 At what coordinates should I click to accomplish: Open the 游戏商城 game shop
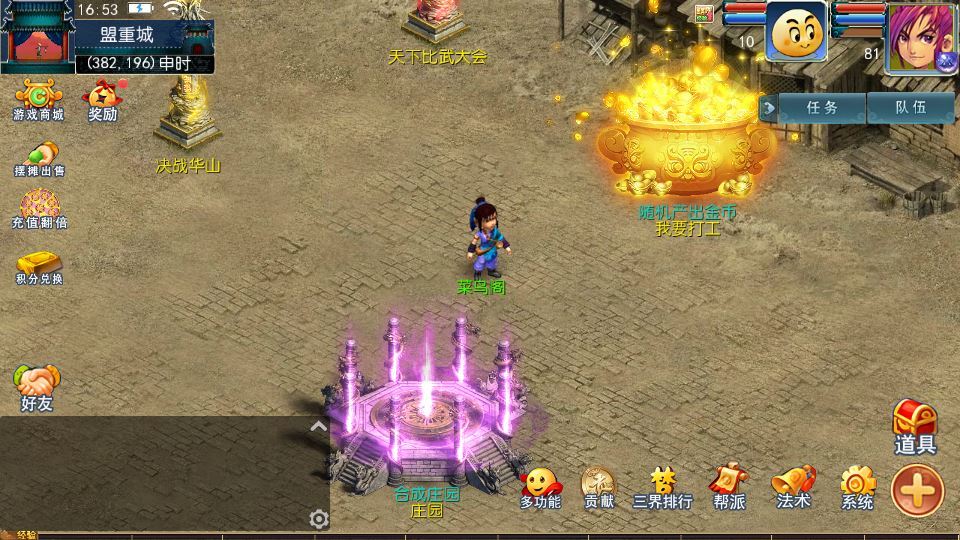38,100
